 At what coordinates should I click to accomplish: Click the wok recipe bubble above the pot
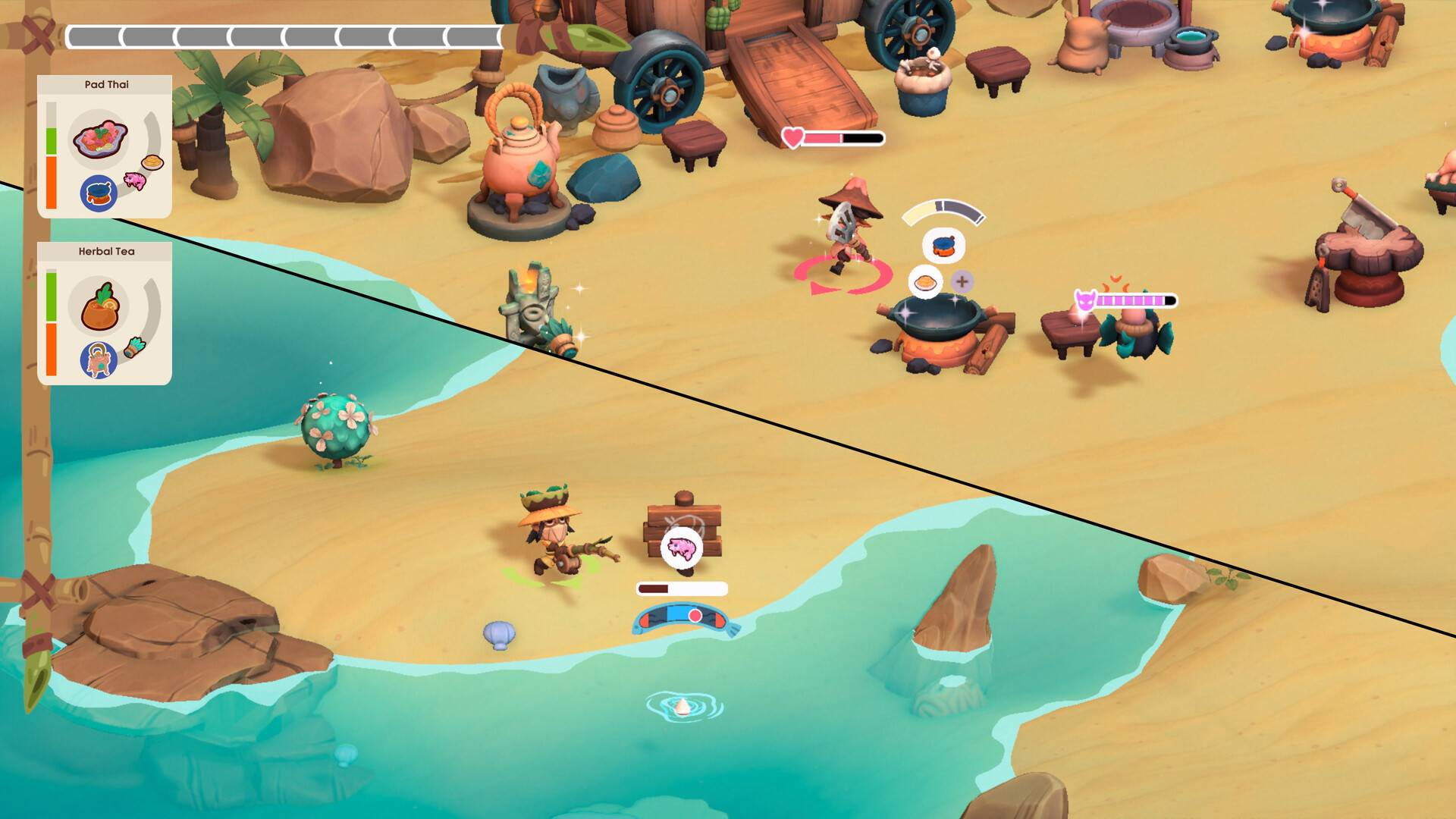tap(943, 246)
